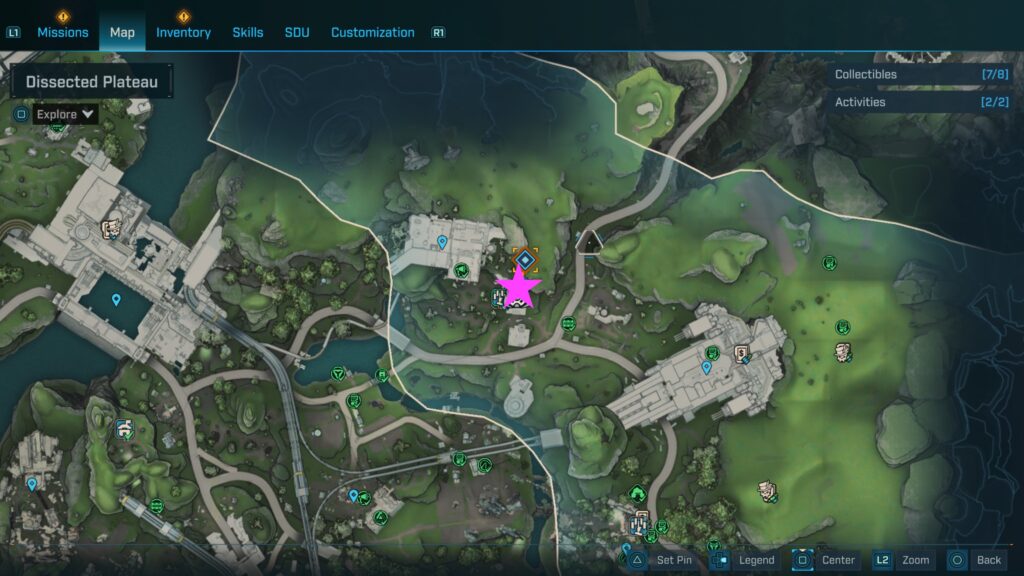Switch to the Missions tab

click(63, 32)
